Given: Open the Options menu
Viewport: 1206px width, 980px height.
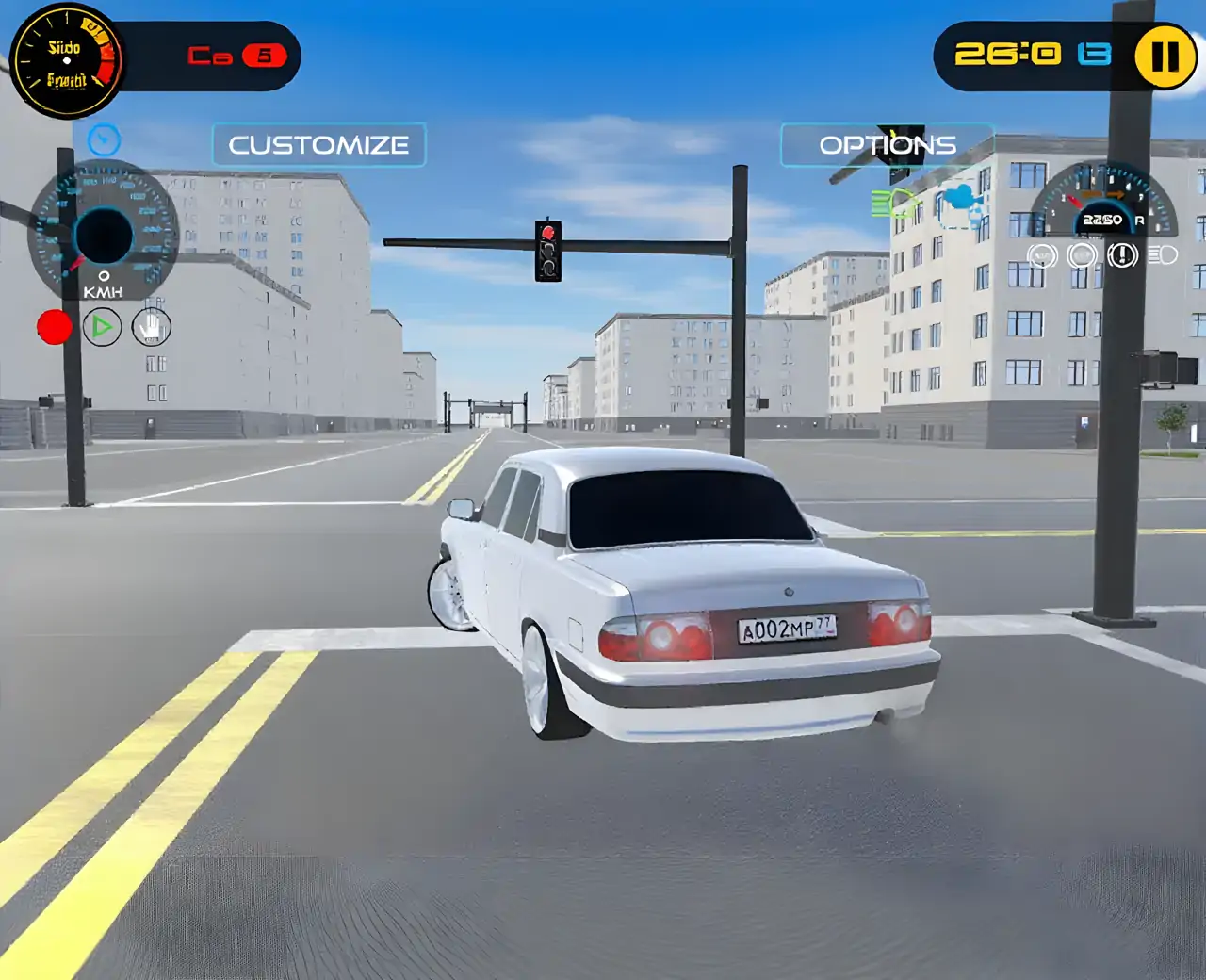Looking at the screenshot, I should [887, 145].
